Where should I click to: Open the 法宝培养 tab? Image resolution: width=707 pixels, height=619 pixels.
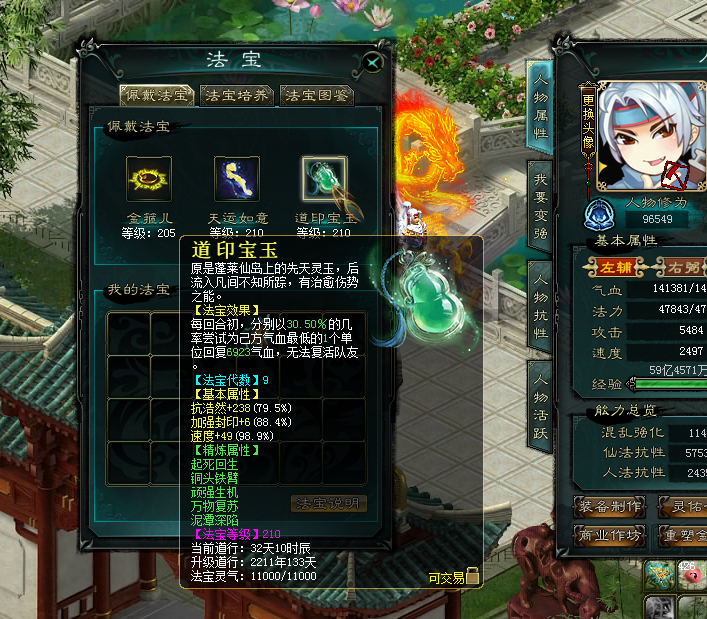(236, 96)
